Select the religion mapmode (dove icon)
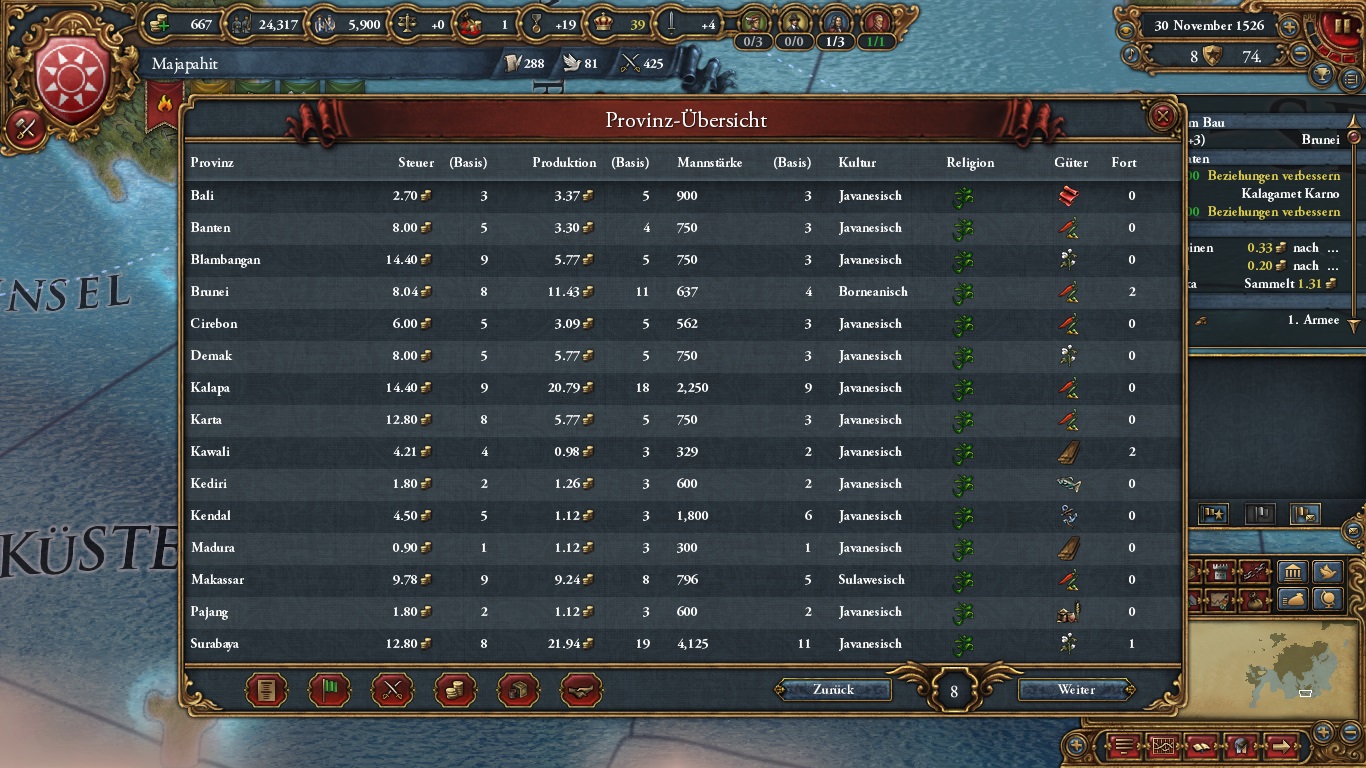Image resolution: width=1366 pixels, height=768 pixels. pyautogui.click(x=1328, y=571)
